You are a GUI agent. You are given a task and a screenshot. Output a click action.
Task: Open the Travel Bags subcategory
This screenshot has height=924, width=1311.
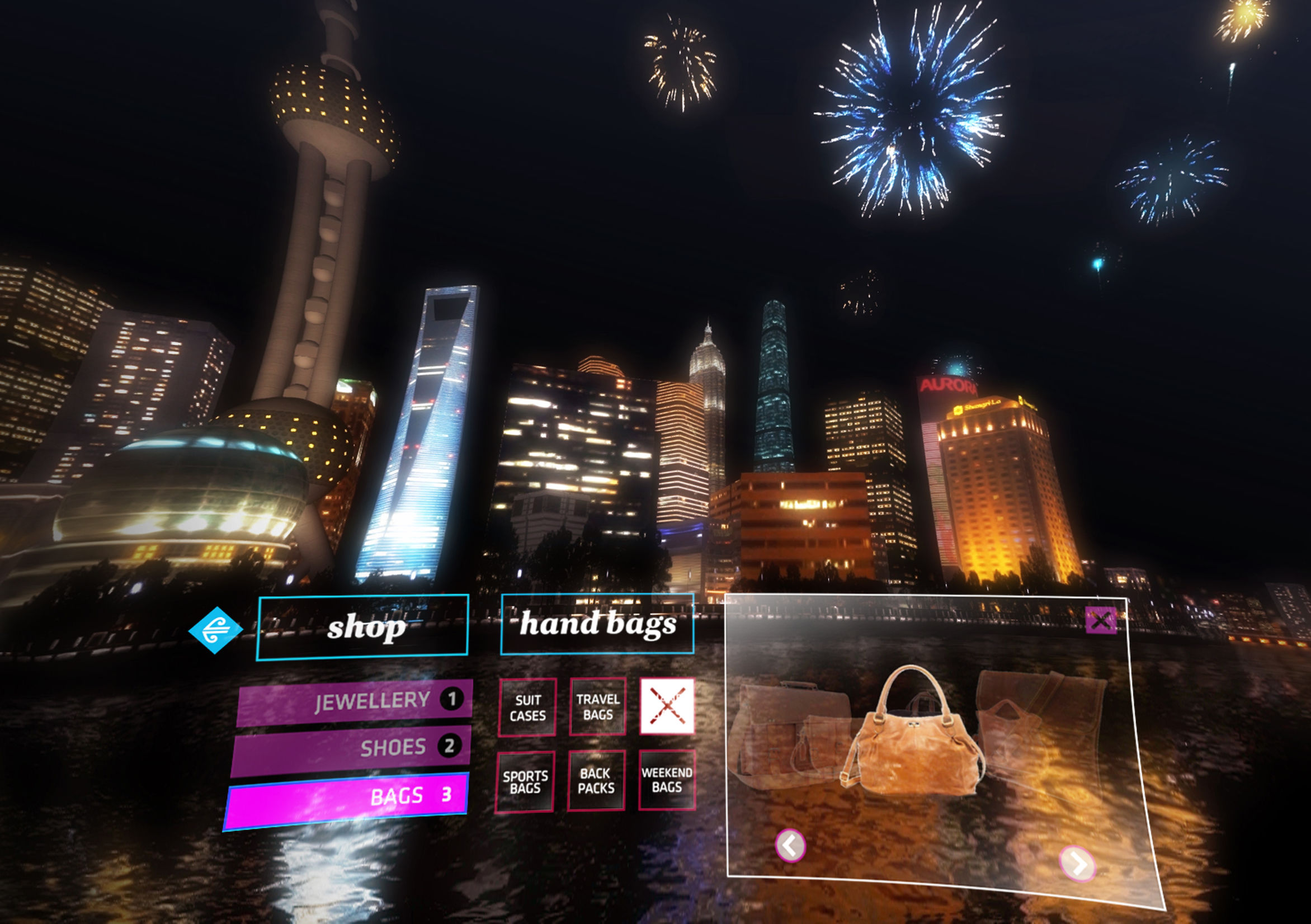598,706
